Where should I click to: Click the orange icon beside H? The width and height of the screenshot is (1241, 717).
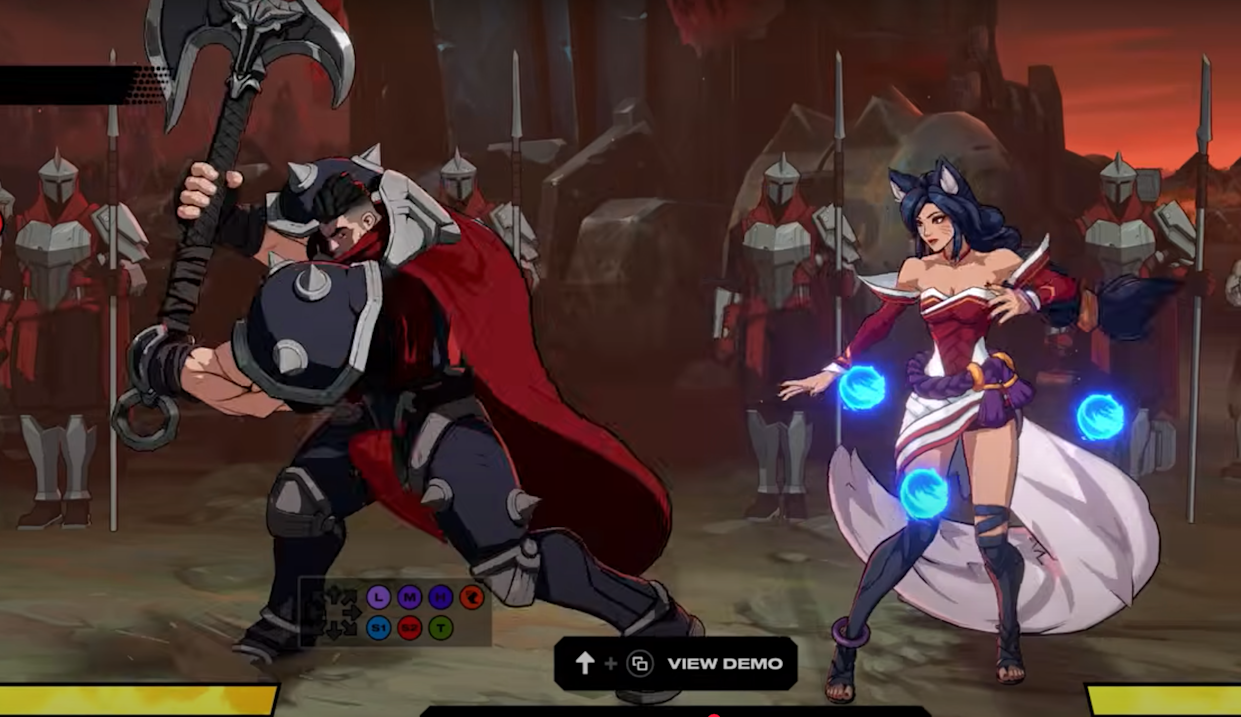(x=471, y=597)
